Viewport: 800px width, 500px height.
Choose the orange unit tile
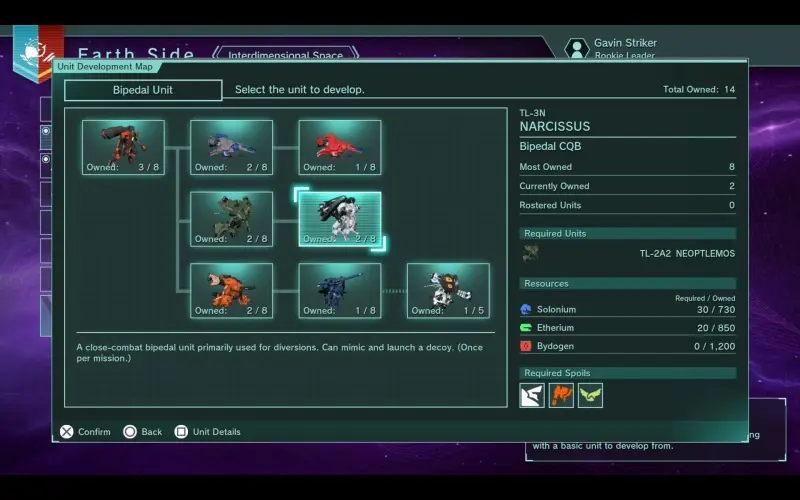pyautogui.click(x=231, y=290)
